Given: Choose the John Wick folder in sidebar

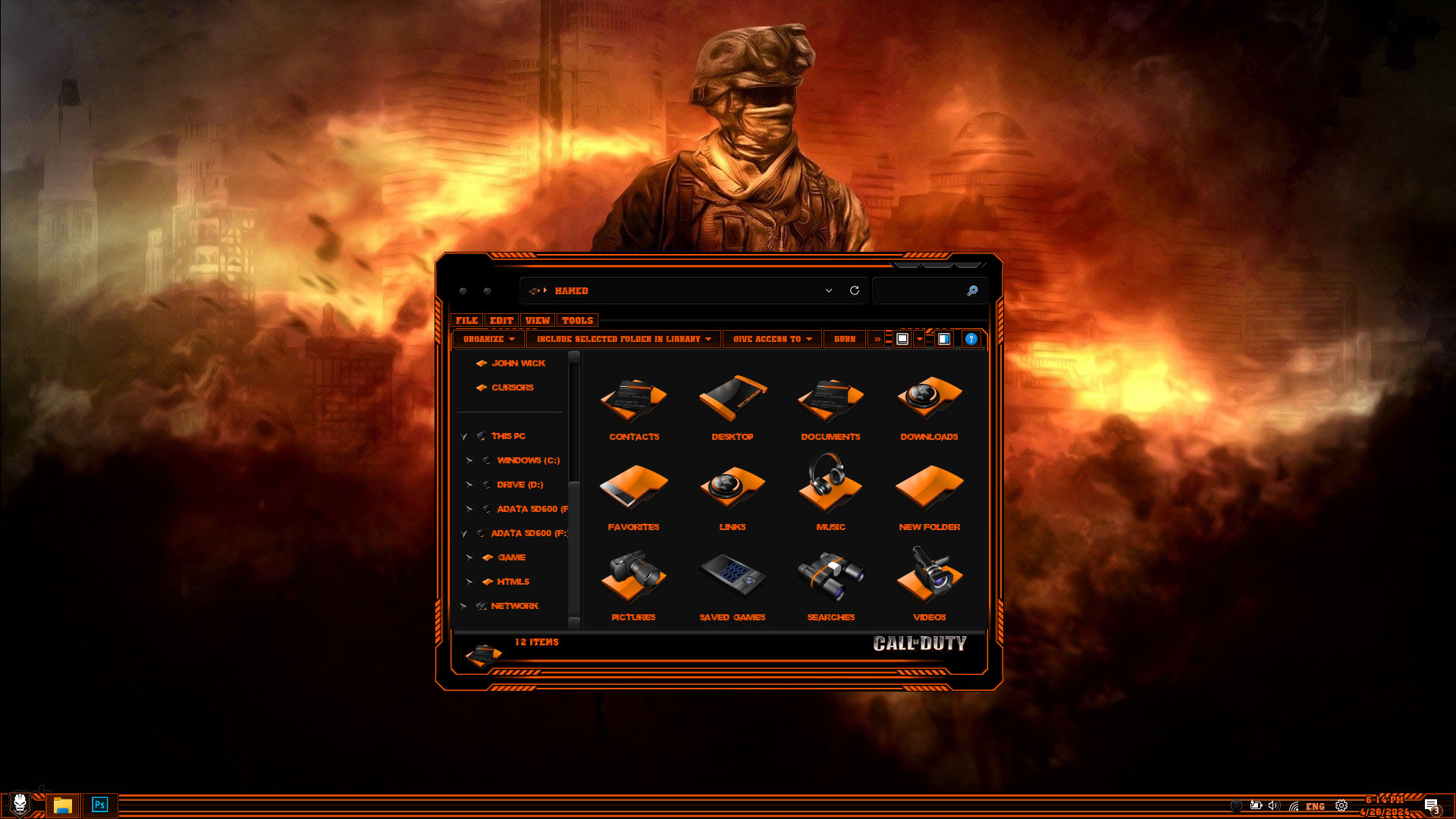Looking at the screenshot, I should 518,363.
